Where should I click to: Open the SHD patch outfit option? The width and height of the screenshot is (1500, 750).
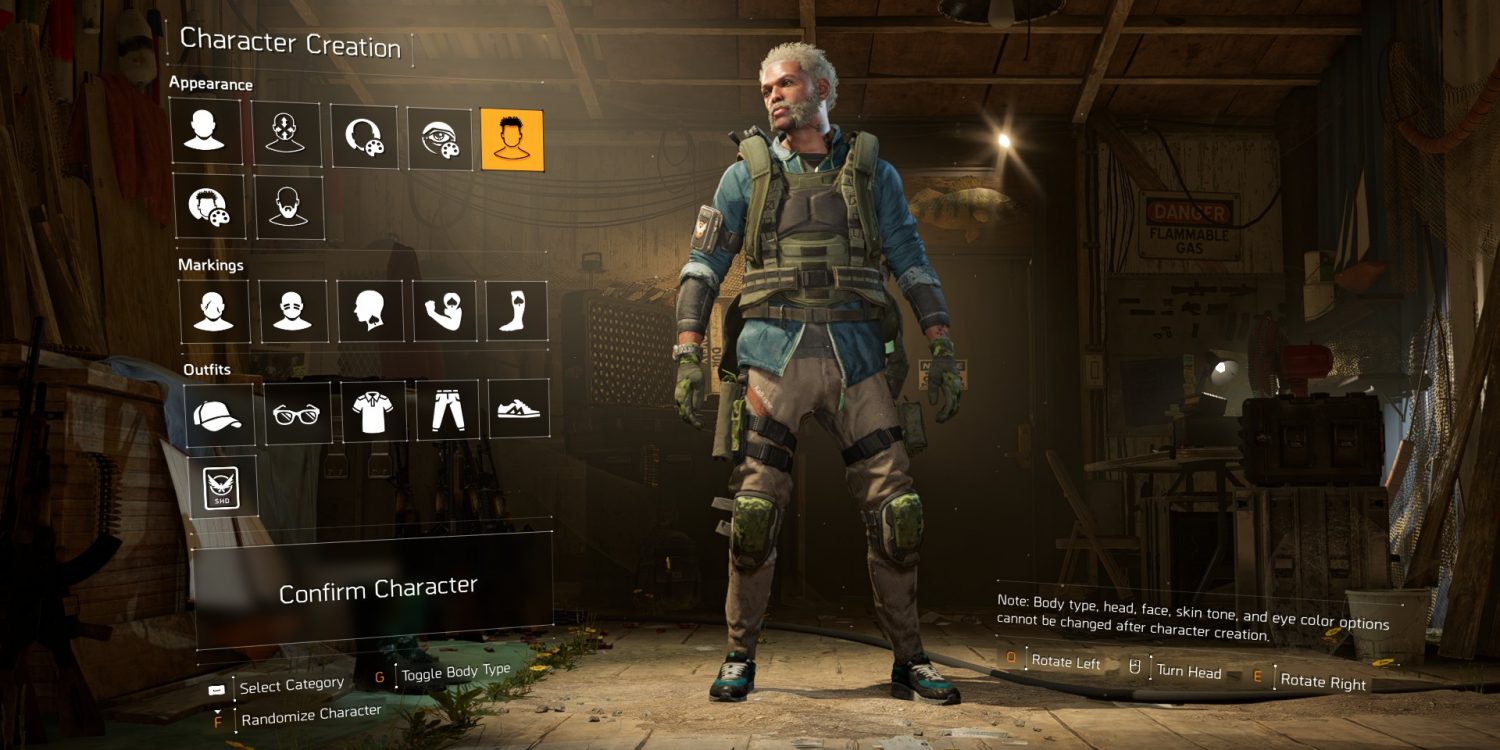pos(223,486)
